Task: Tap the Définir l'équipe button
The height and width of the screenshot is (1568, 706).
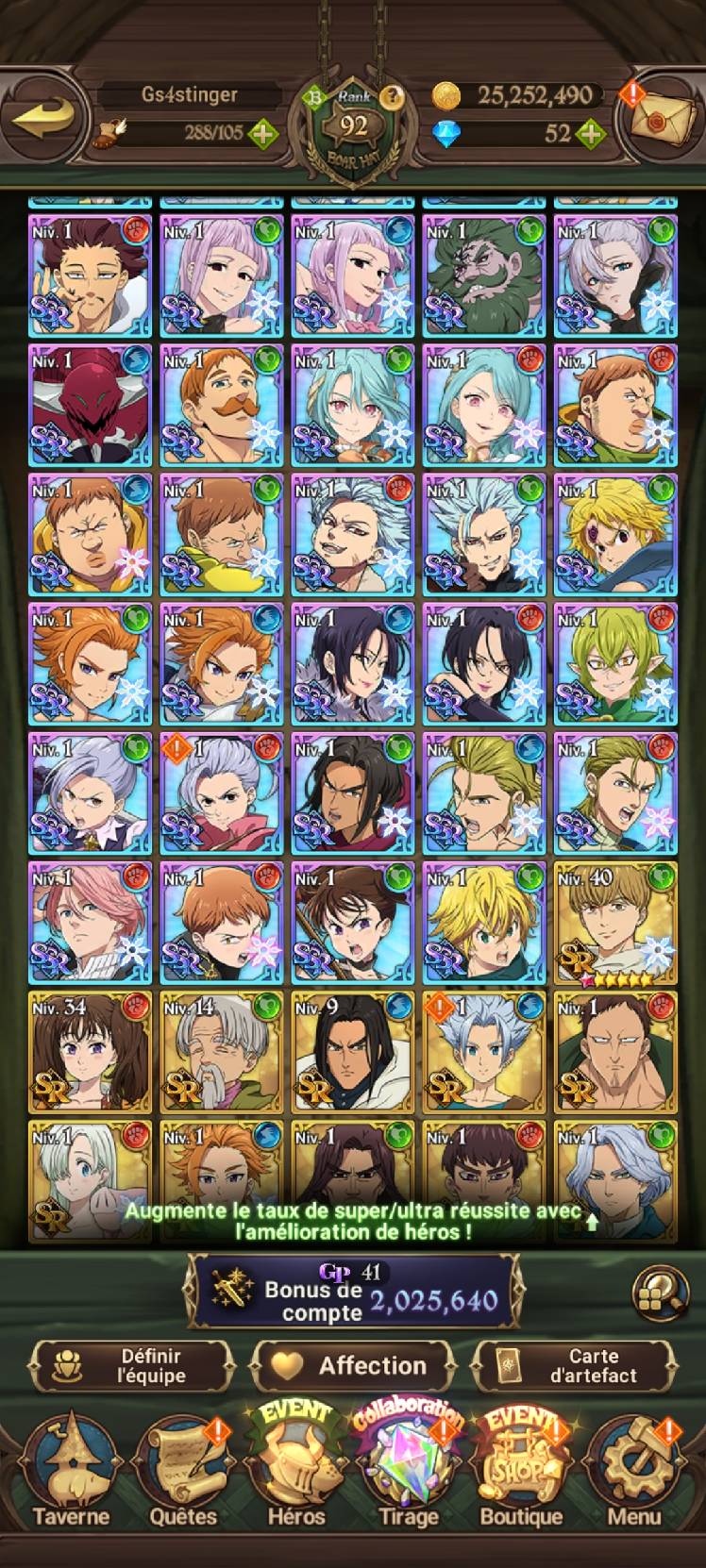Action: tap(132, 1365)
